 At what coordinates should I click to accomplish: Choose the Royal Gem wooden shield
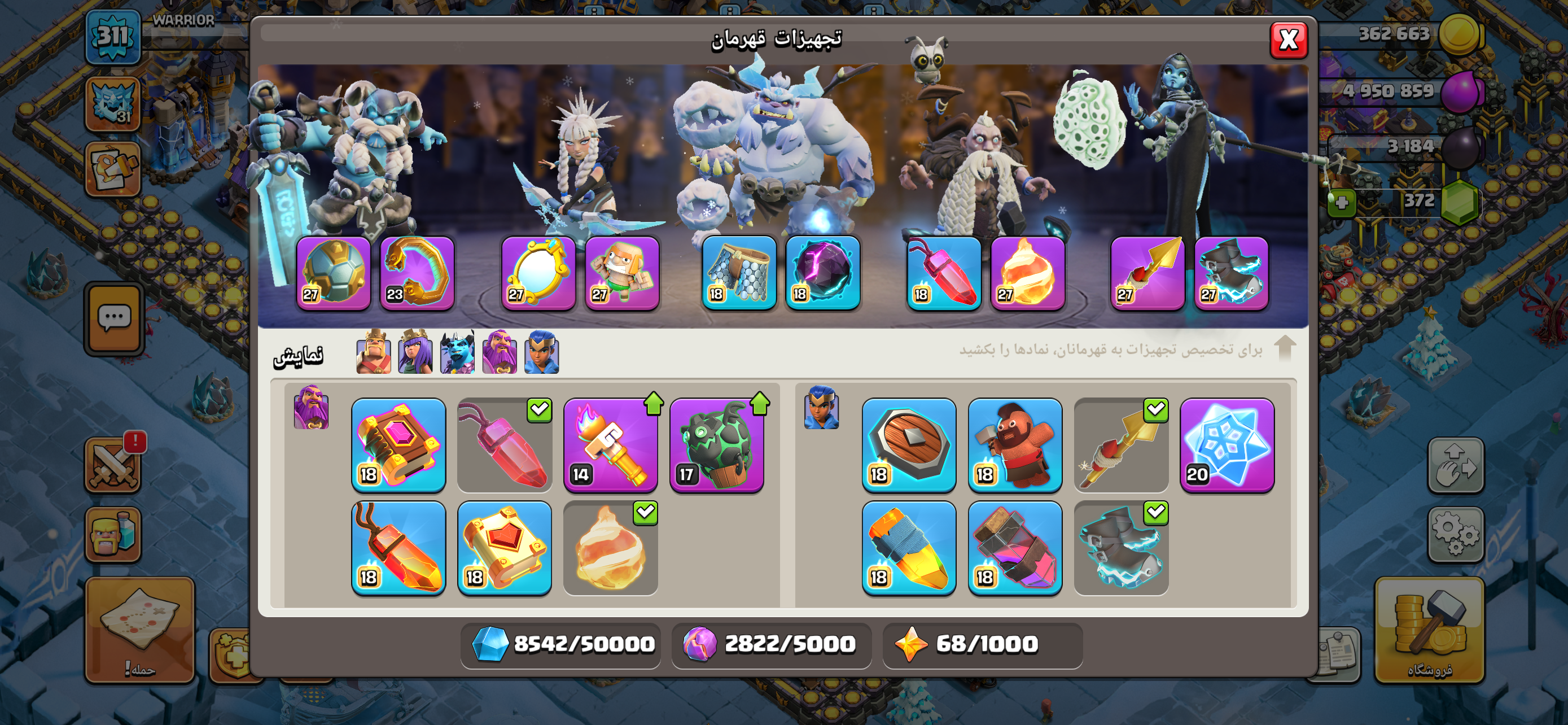click(x=908, y=444)
